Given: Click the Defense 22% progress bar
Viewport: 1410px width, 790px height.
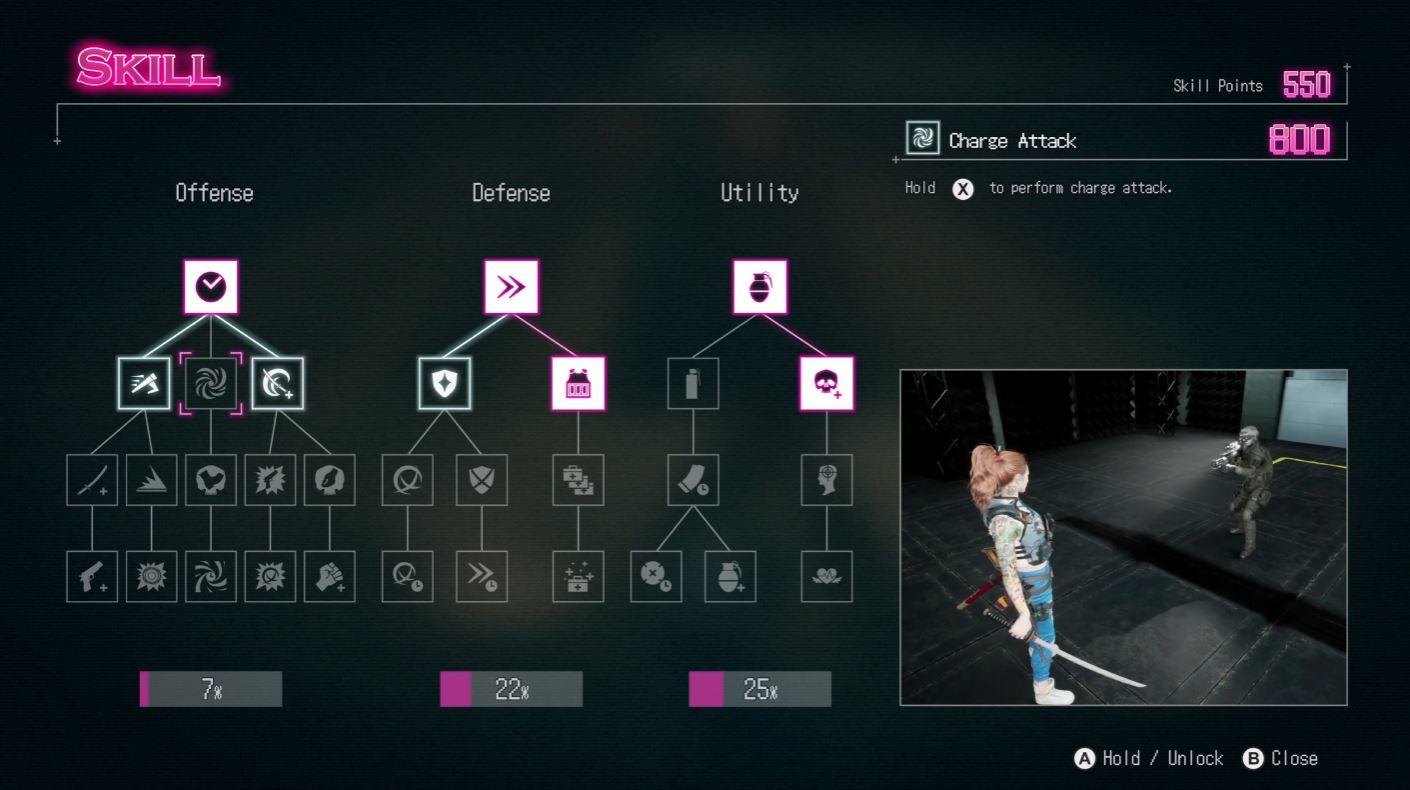Looking at the screenshot, I should (511, 688).
